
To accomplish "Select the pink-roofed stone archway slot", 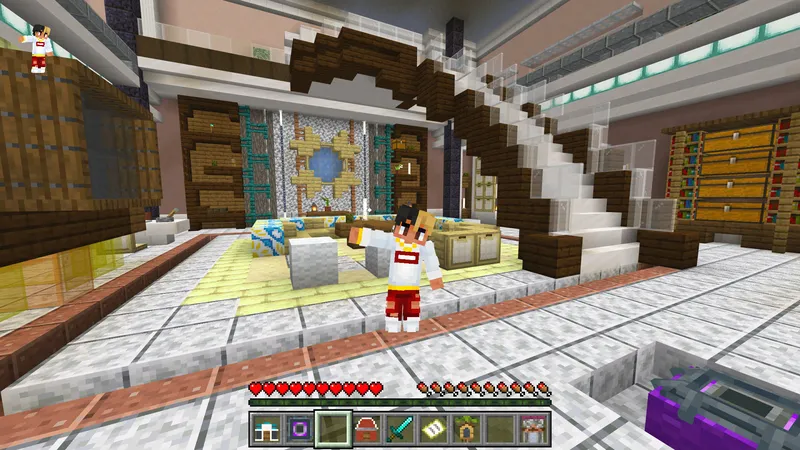I will (531, 428).
